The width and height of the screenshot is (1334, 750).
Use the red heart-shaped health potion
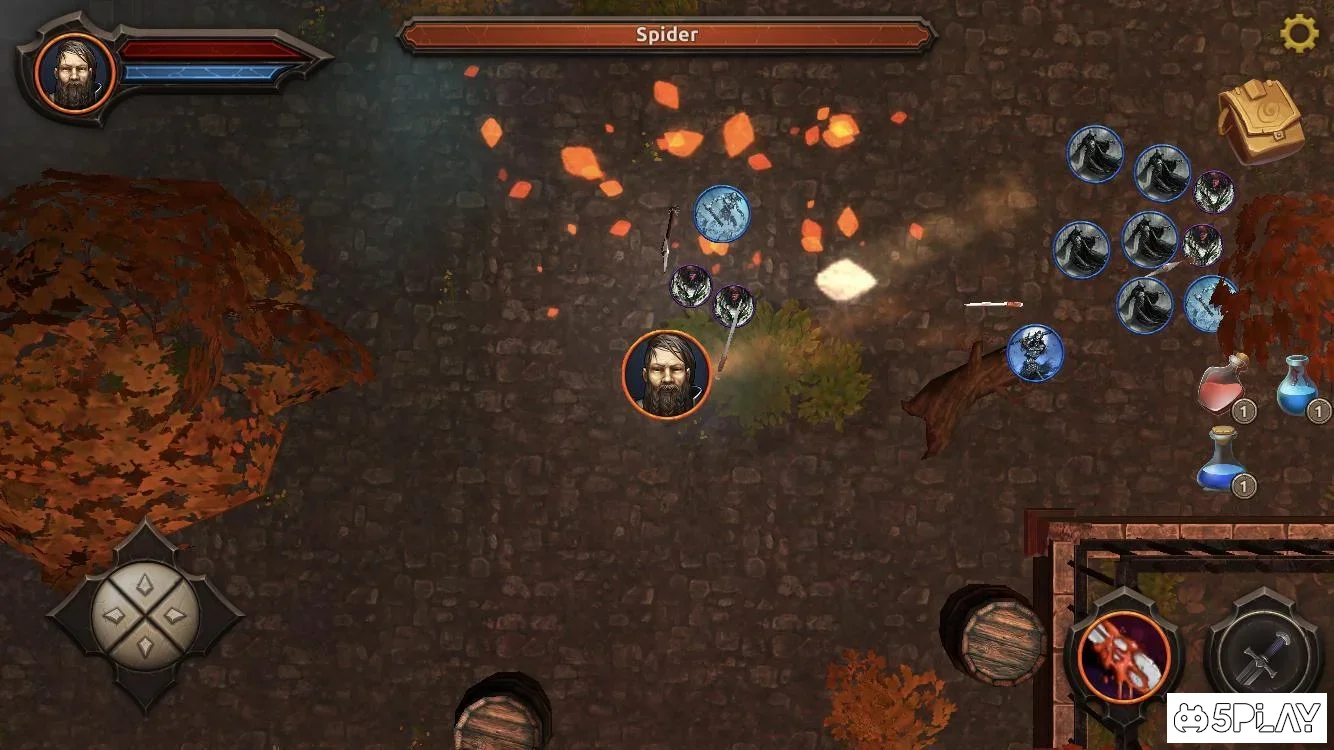pyautogui.click(x=1224, y=386)
